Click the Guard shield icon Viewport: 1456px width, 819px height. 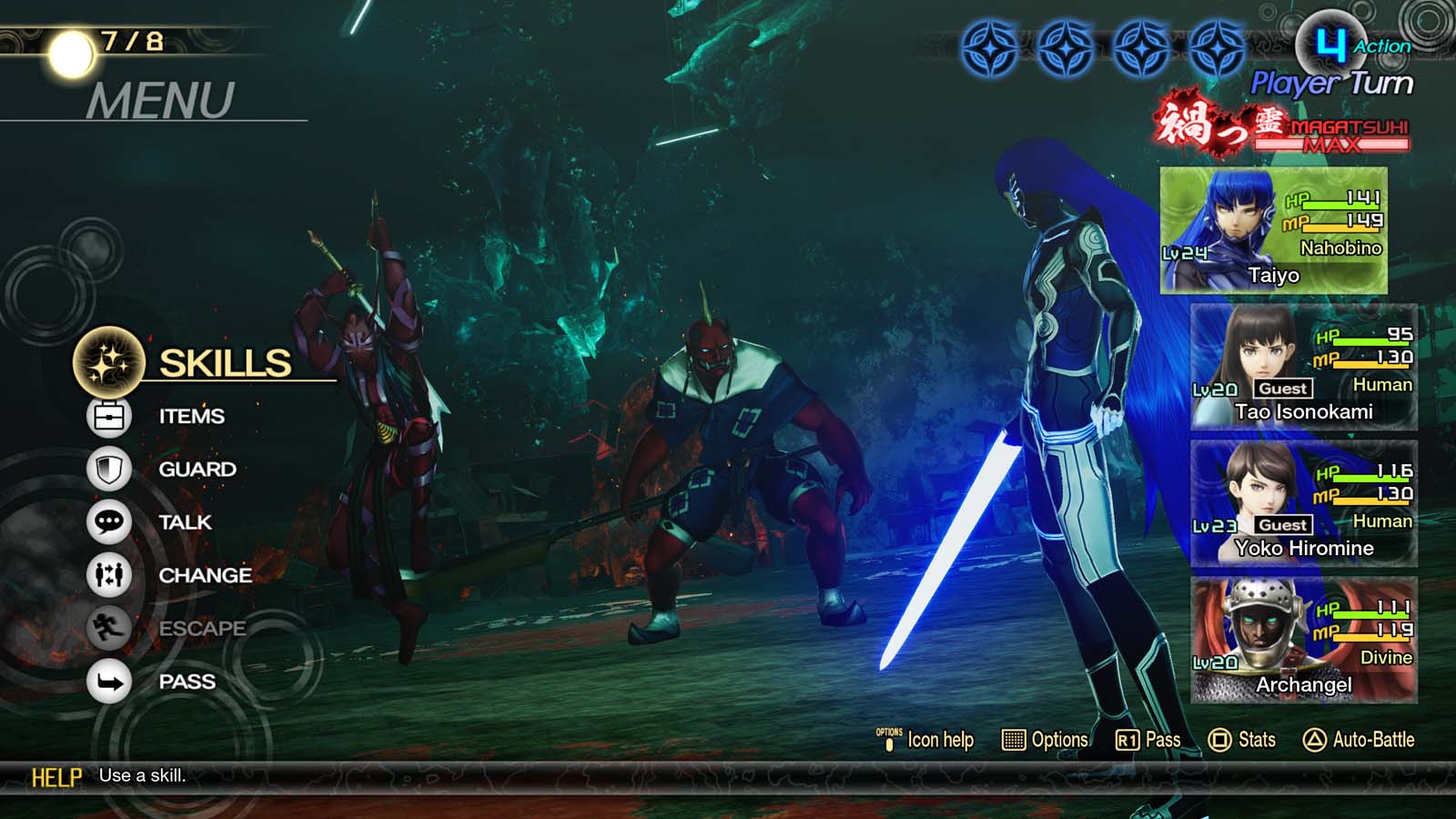108,470
